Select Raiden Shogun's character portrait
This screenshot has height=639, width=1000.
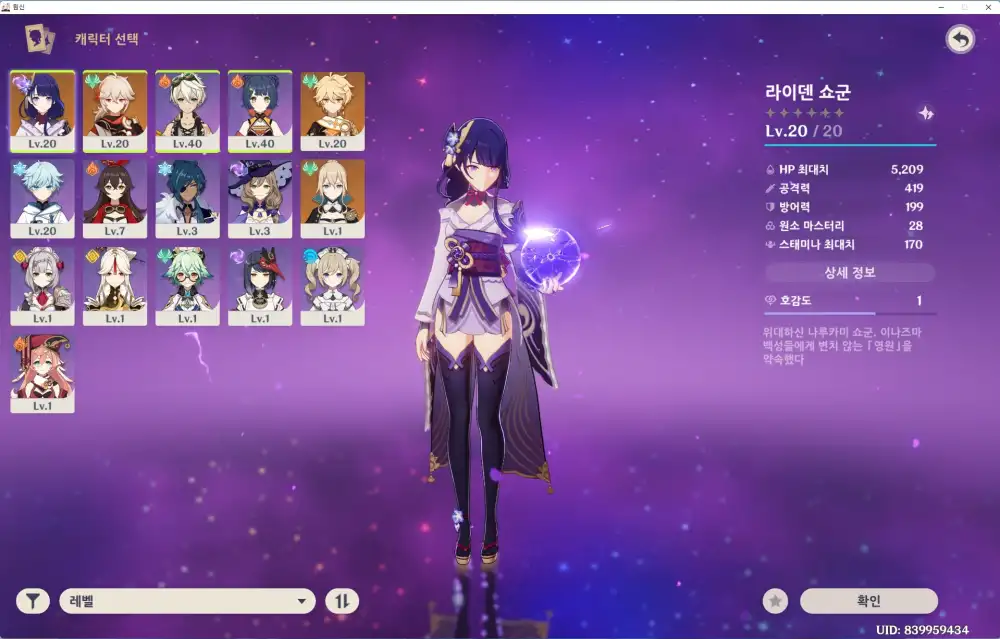[x=42, y=109]
